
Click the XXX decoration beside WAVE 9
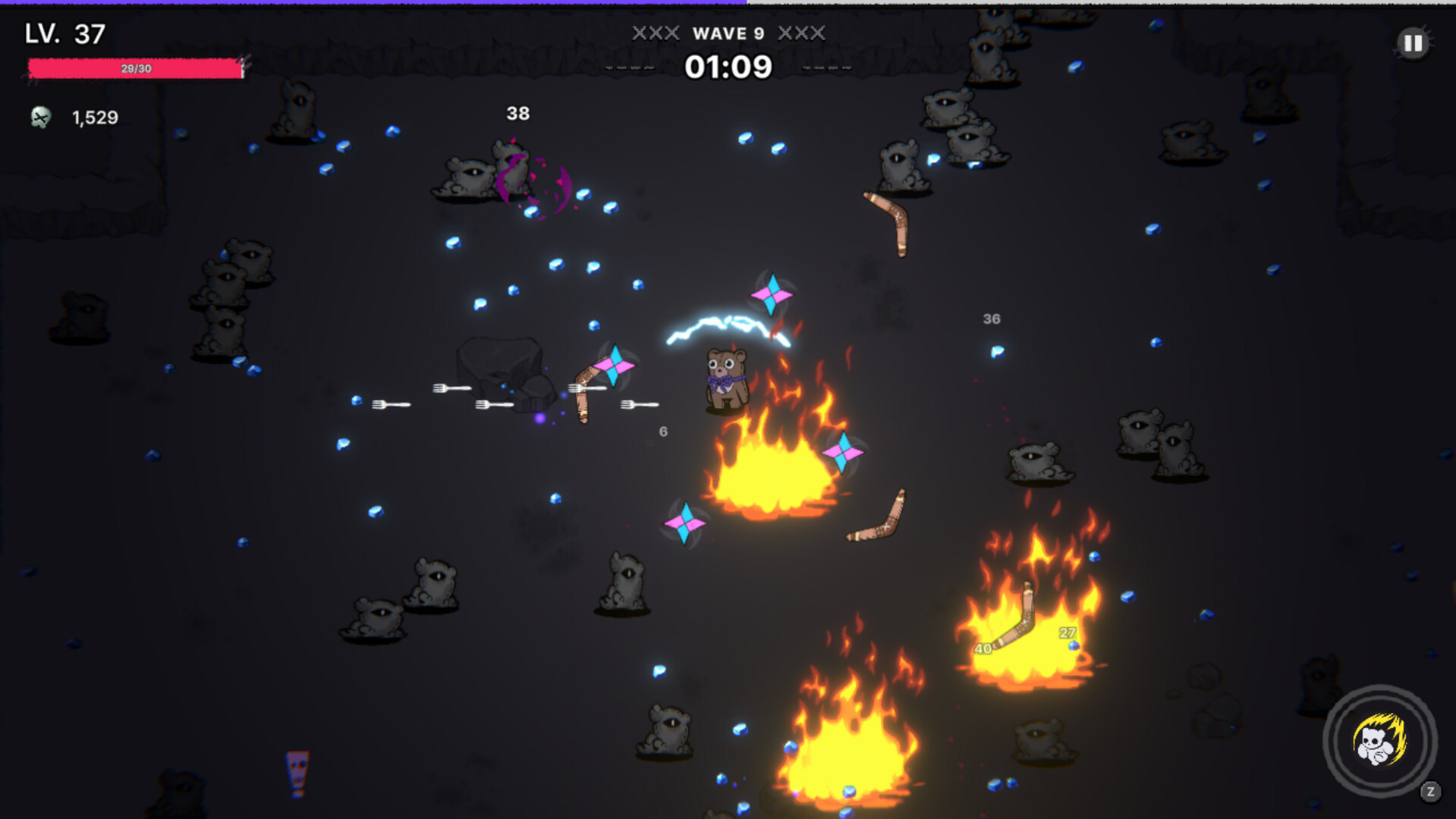656,33
